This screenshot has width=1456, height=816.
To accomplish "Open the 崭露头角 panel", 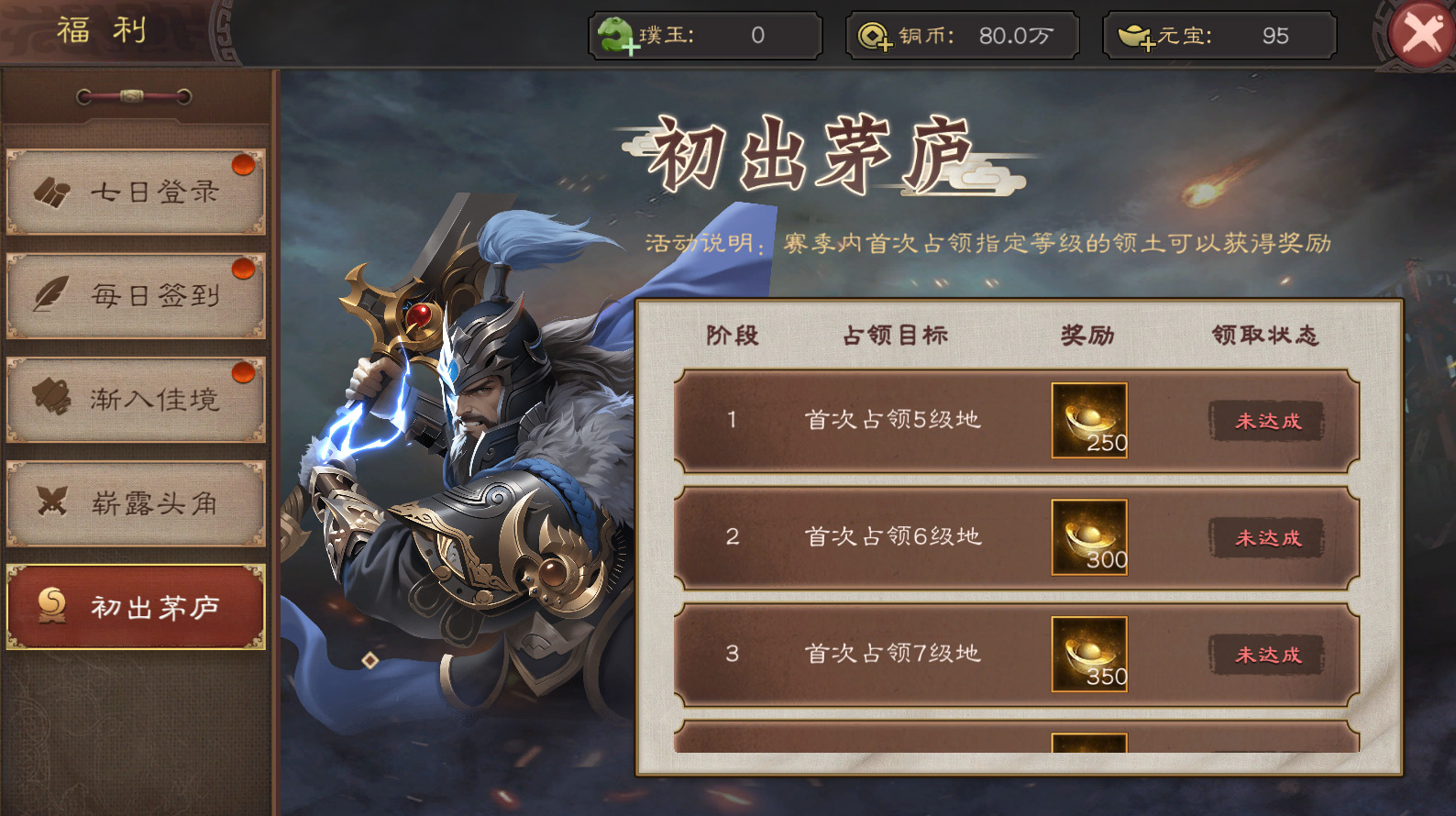I will tap(136, 502).
